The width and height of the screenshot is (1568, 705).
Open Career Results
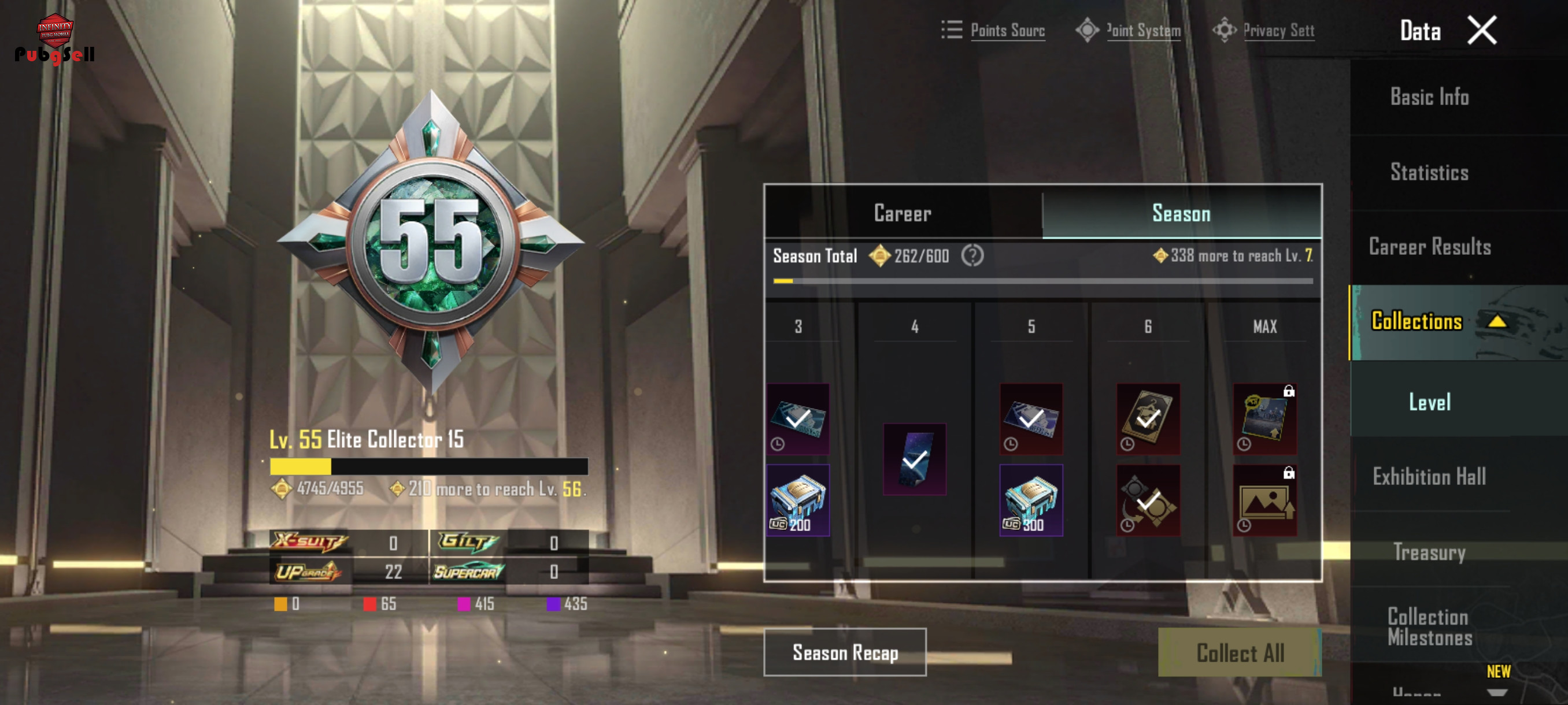[1429, 247]
